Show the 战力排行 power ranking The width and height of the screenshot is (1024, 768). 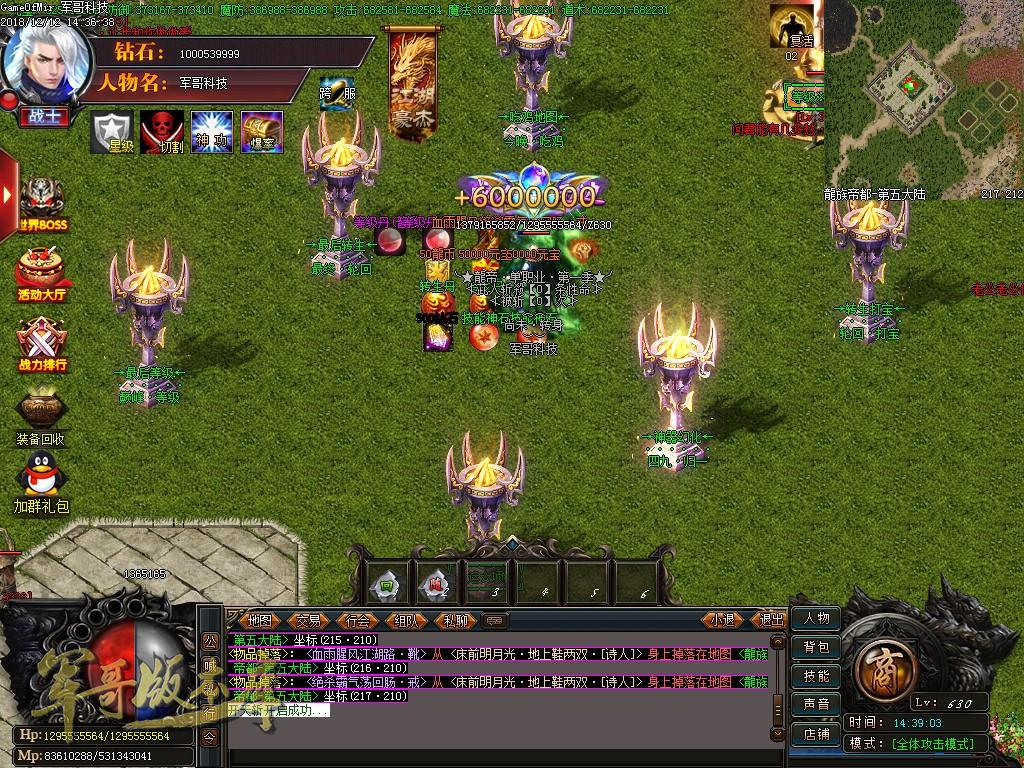pos(42,342)
